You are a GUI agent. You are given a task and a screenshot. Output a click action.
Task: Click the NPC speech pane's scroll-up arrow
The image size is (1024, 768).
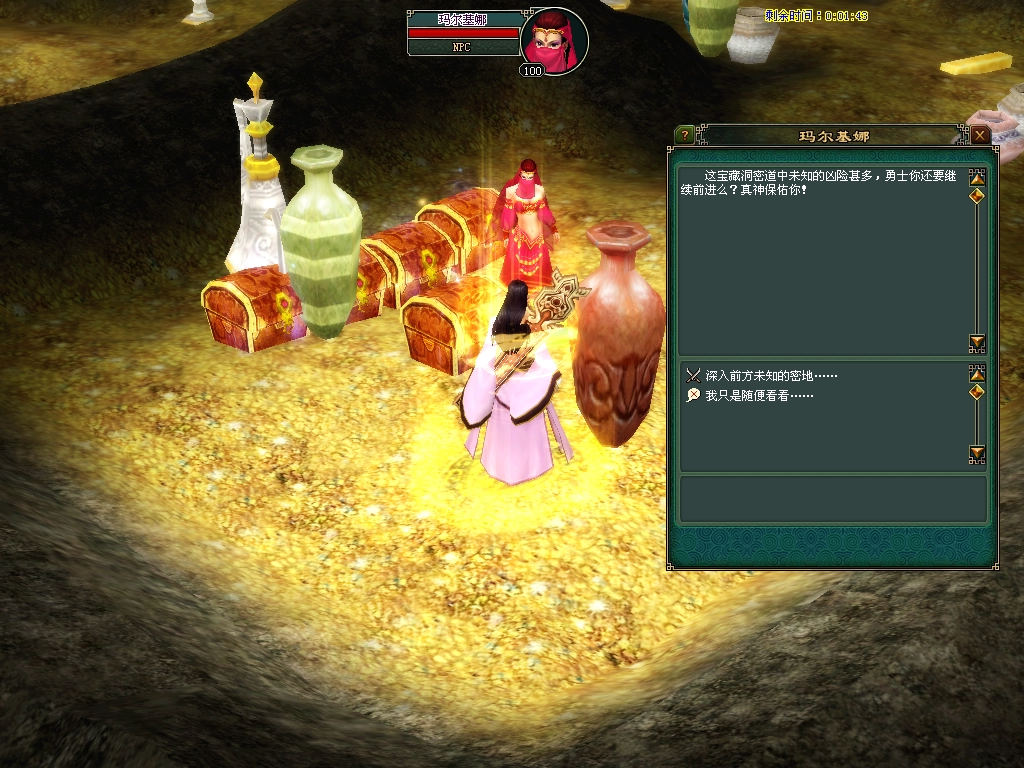(x=977, y=177)
